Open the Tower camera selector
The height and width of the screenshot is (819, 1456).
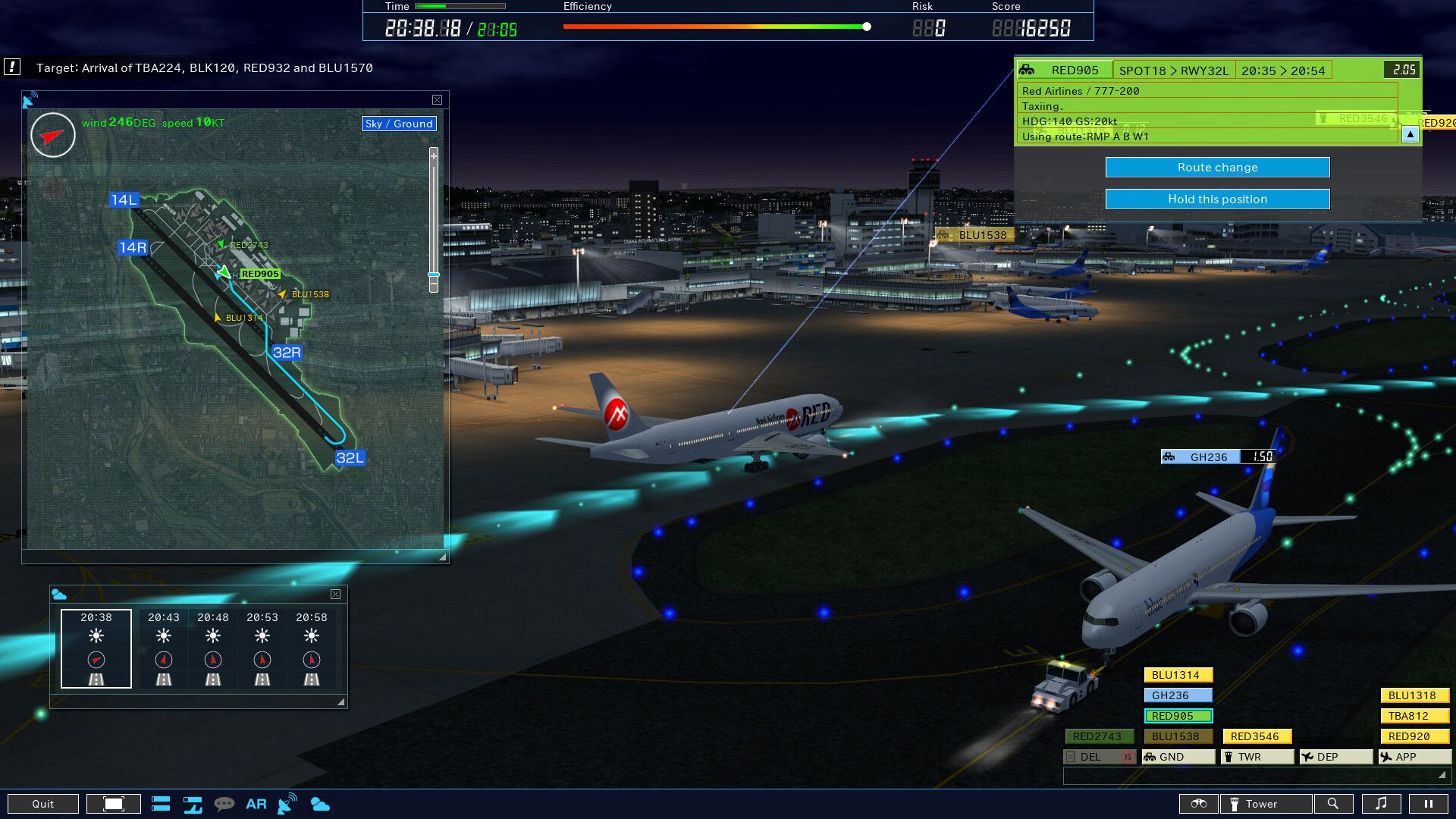point(1265,804)
